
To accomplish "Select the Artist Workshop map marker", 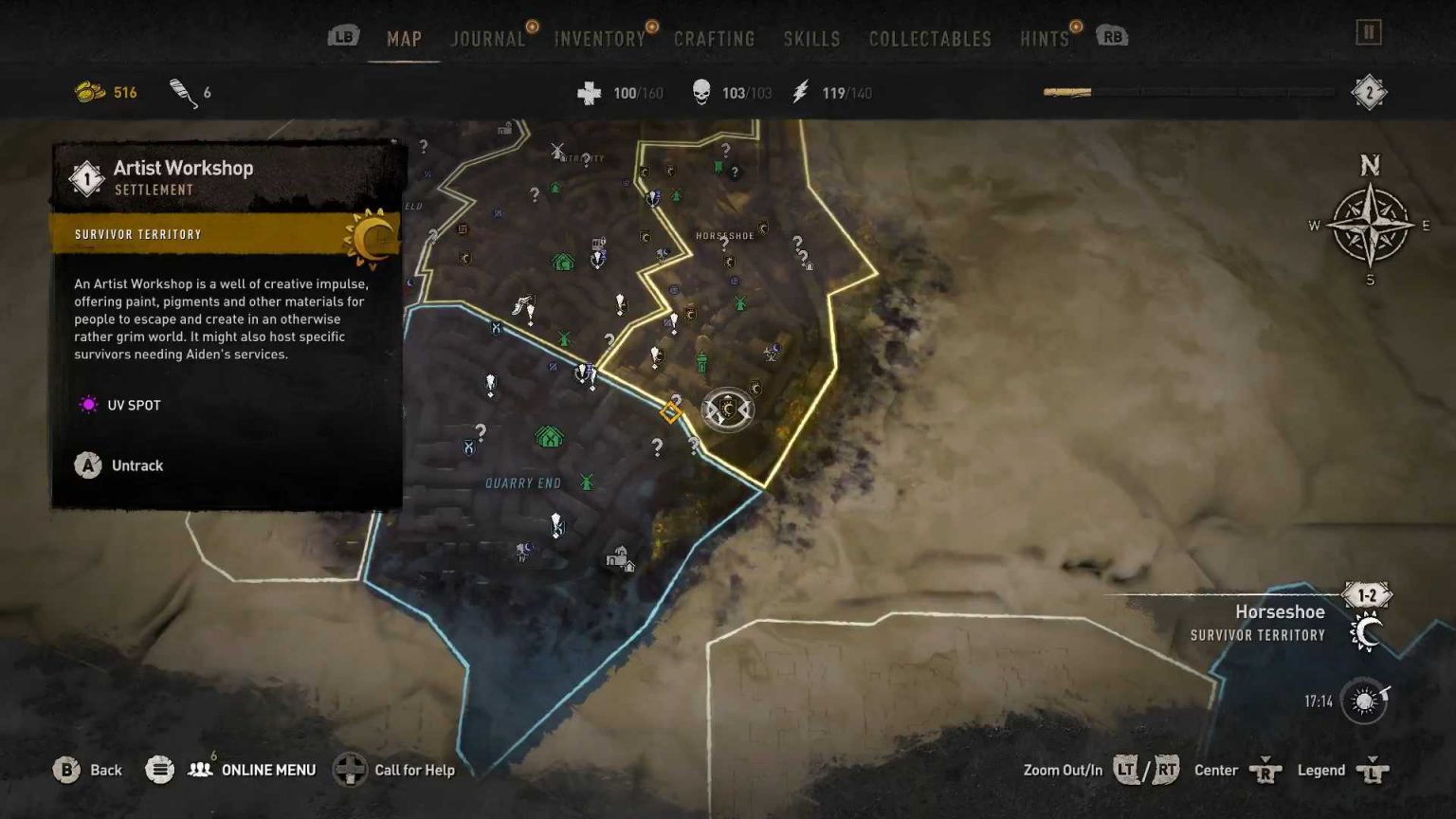I will (671, 411).
